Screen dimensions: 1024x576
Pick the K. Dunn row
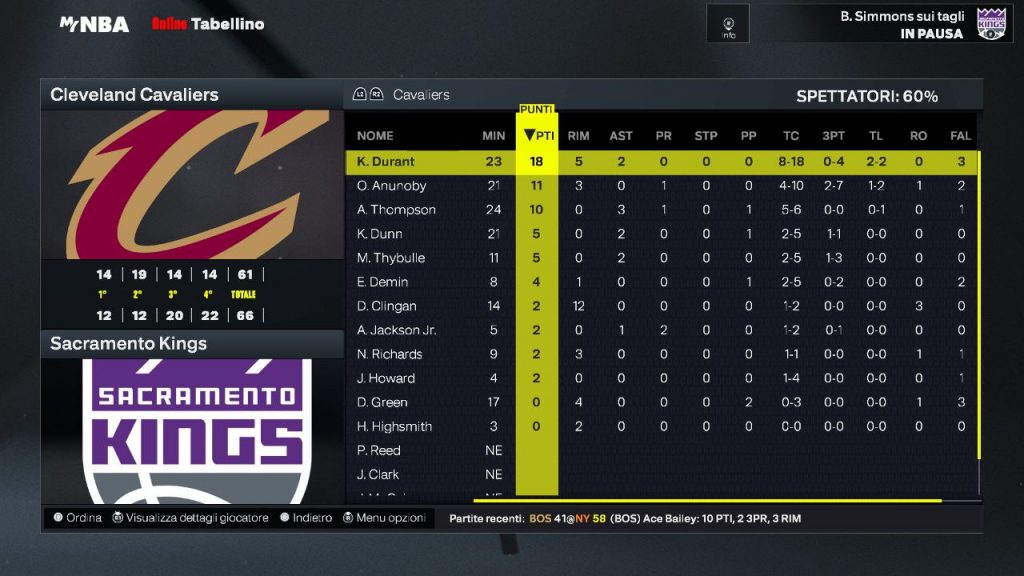pyautogui.click(x=381, y=234)
